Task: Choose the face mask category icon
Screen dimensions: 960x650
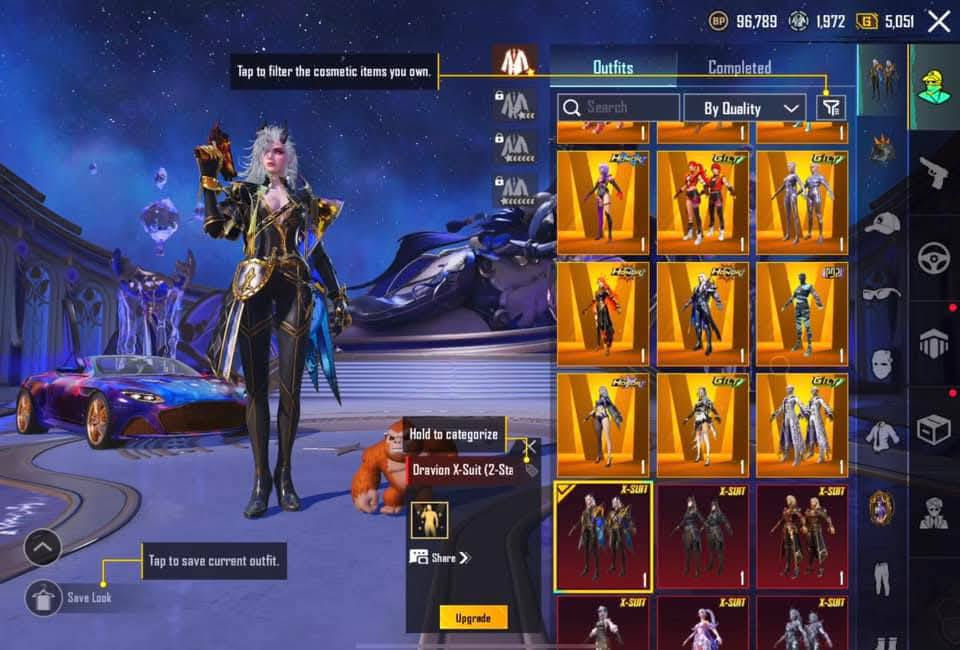Action: click(x=882, y=362)
